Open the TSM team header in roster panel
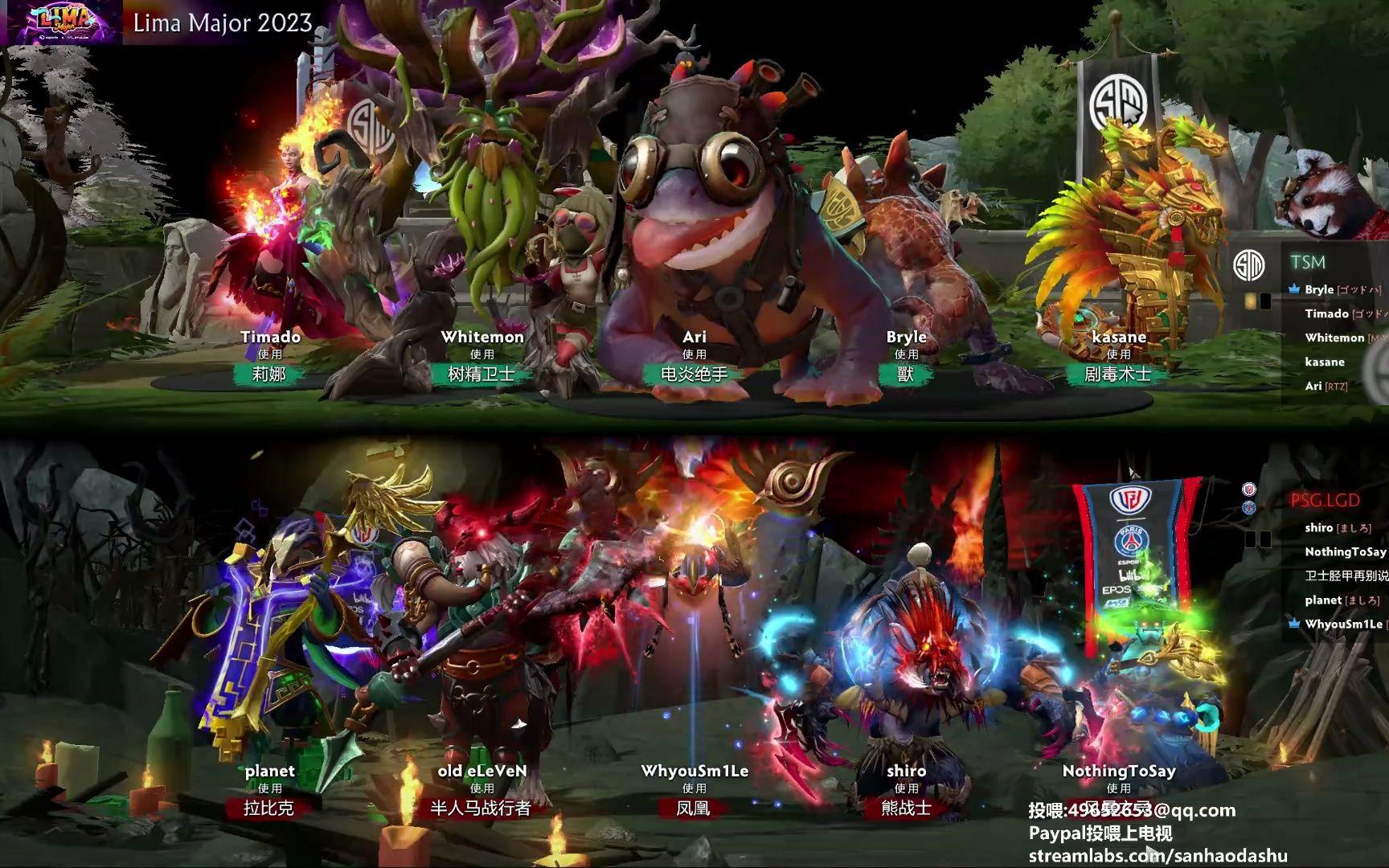 pyautogui.click(x=1308, y=262)
